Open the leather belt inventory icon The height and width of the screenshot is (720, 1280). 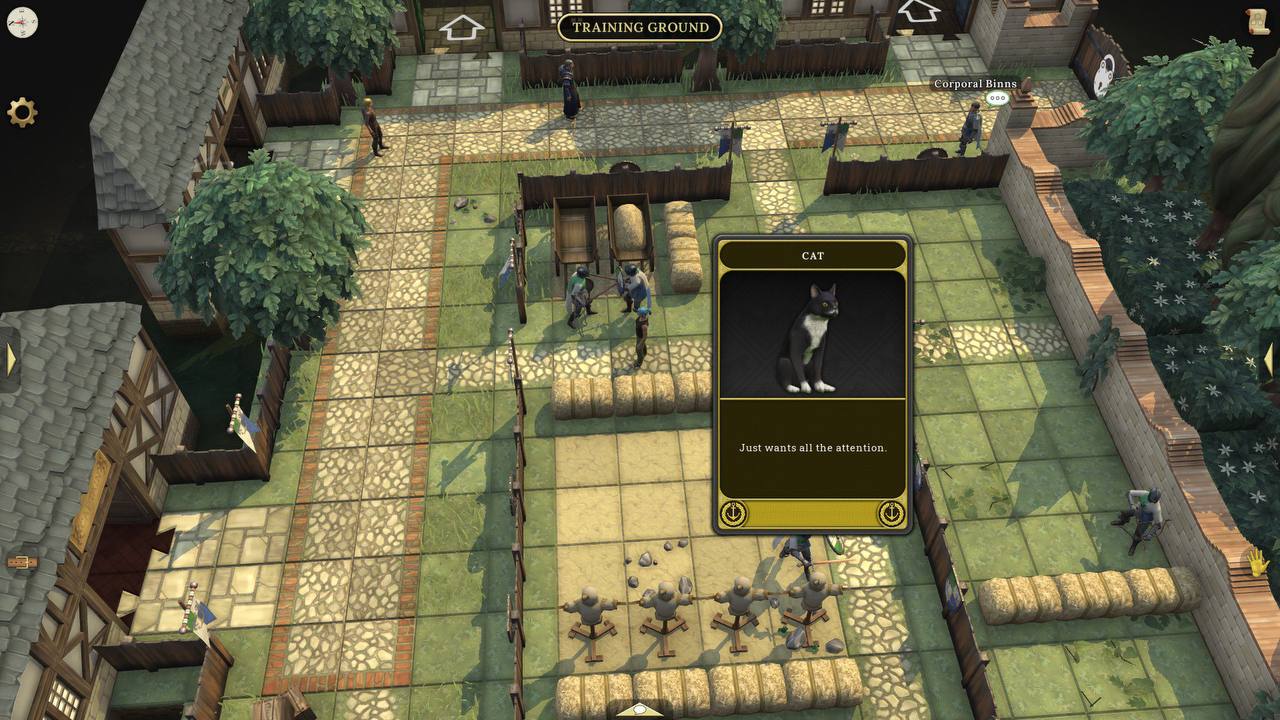(22, 562)
